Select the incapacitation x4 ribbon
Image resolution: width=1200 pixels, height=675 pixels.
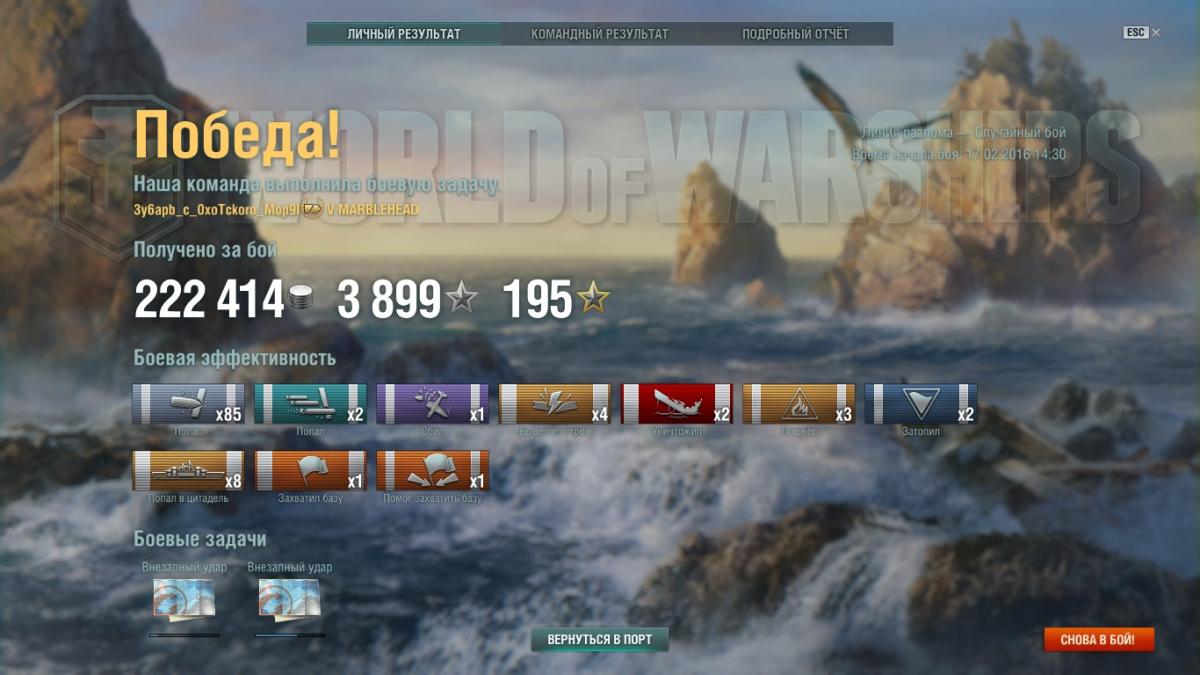[x=554, y=404]
